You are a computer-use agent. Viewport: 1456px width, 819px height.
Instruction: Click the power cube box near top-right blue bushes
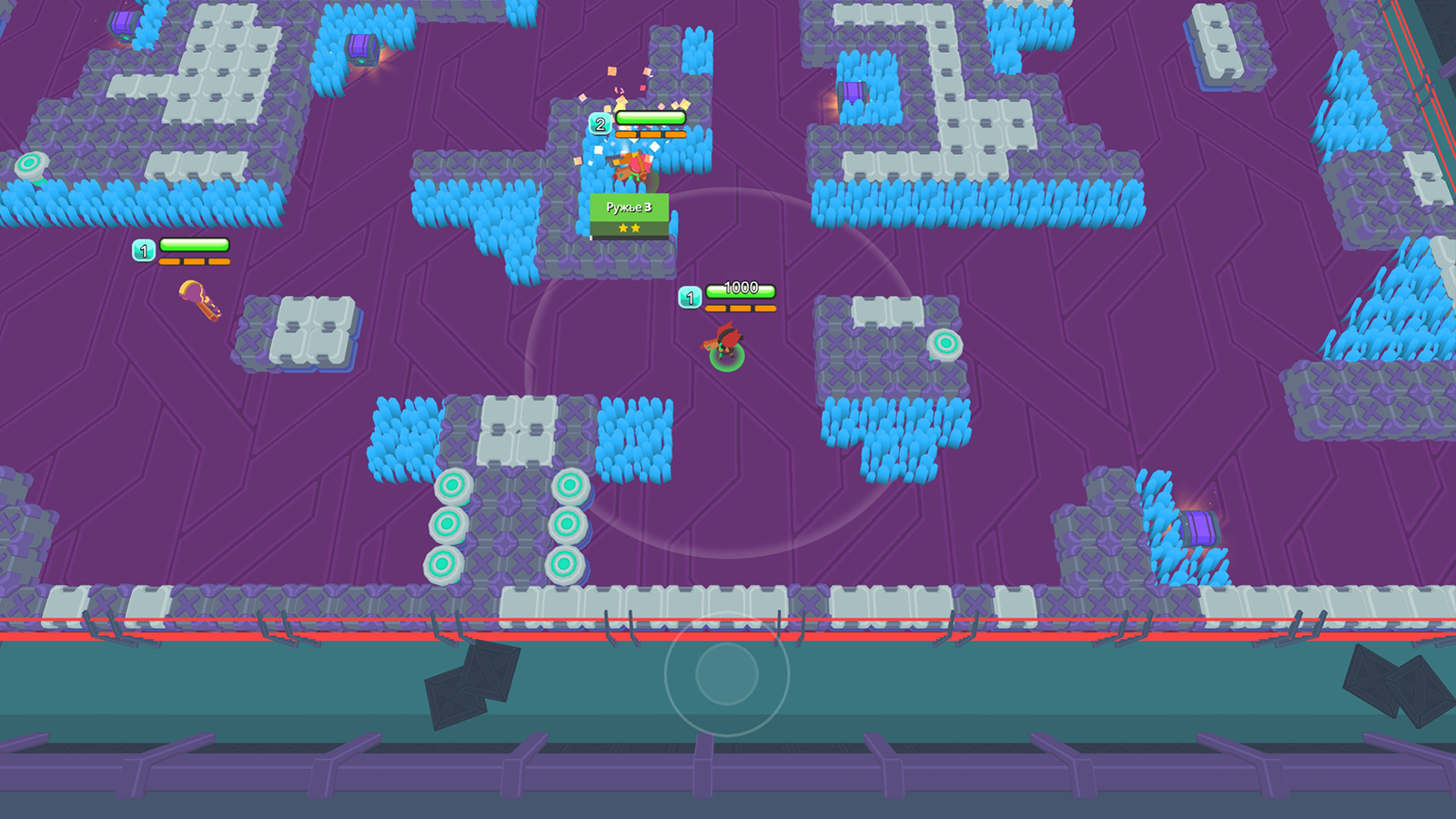tap(854, 91)
